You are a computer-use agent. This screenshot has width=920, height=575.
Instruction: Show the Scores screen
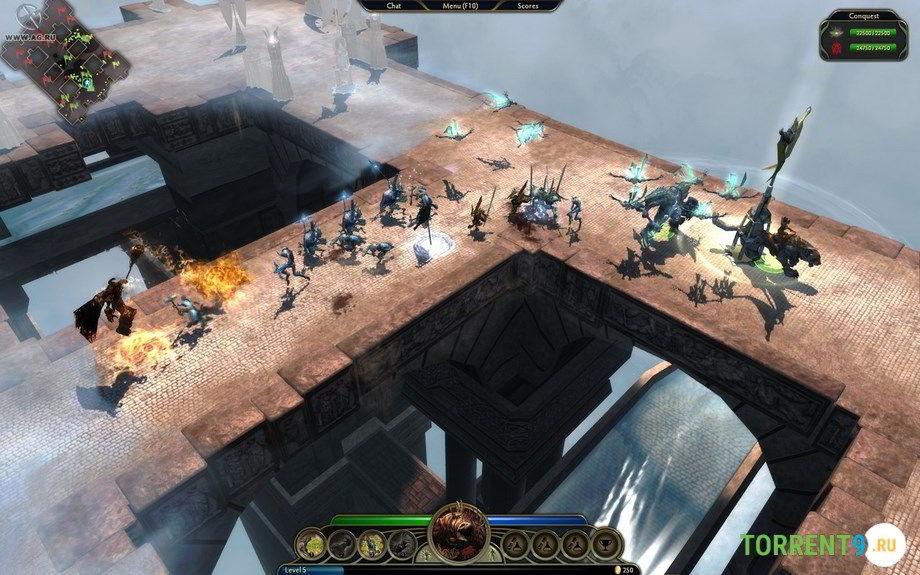tap(529, 5)
